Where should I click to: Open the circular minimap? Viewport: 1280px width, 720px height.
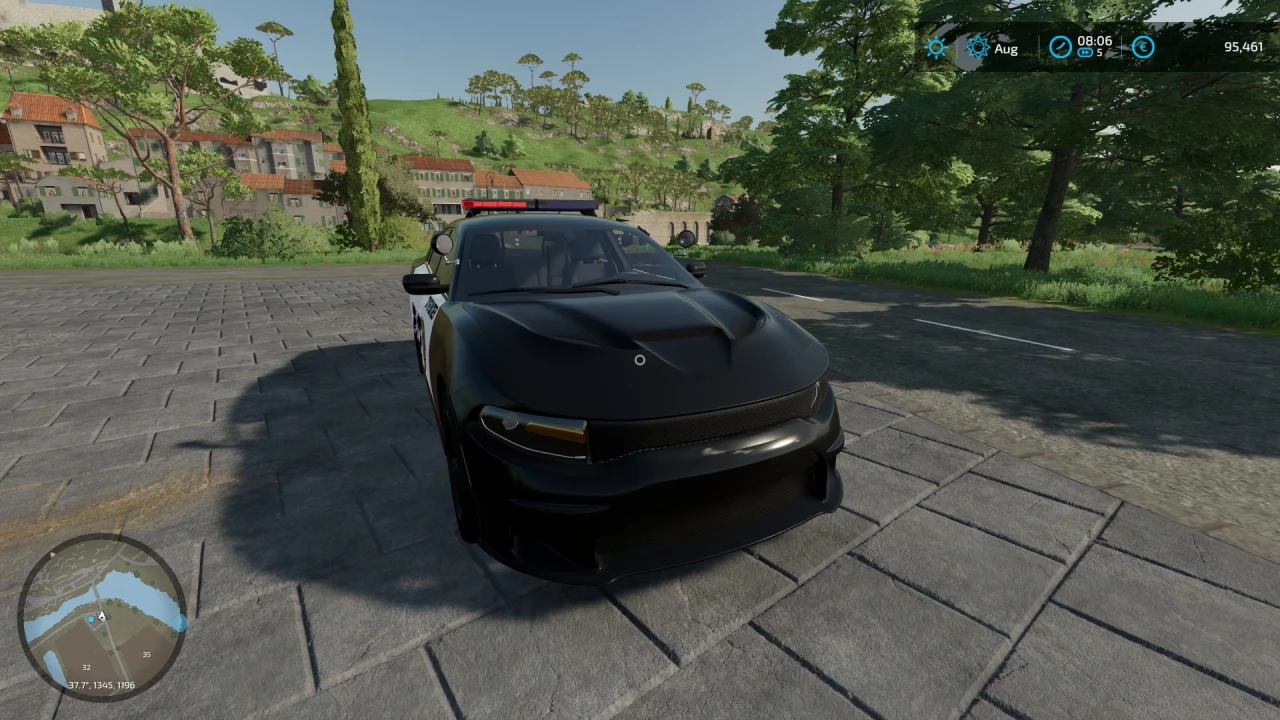102,617
